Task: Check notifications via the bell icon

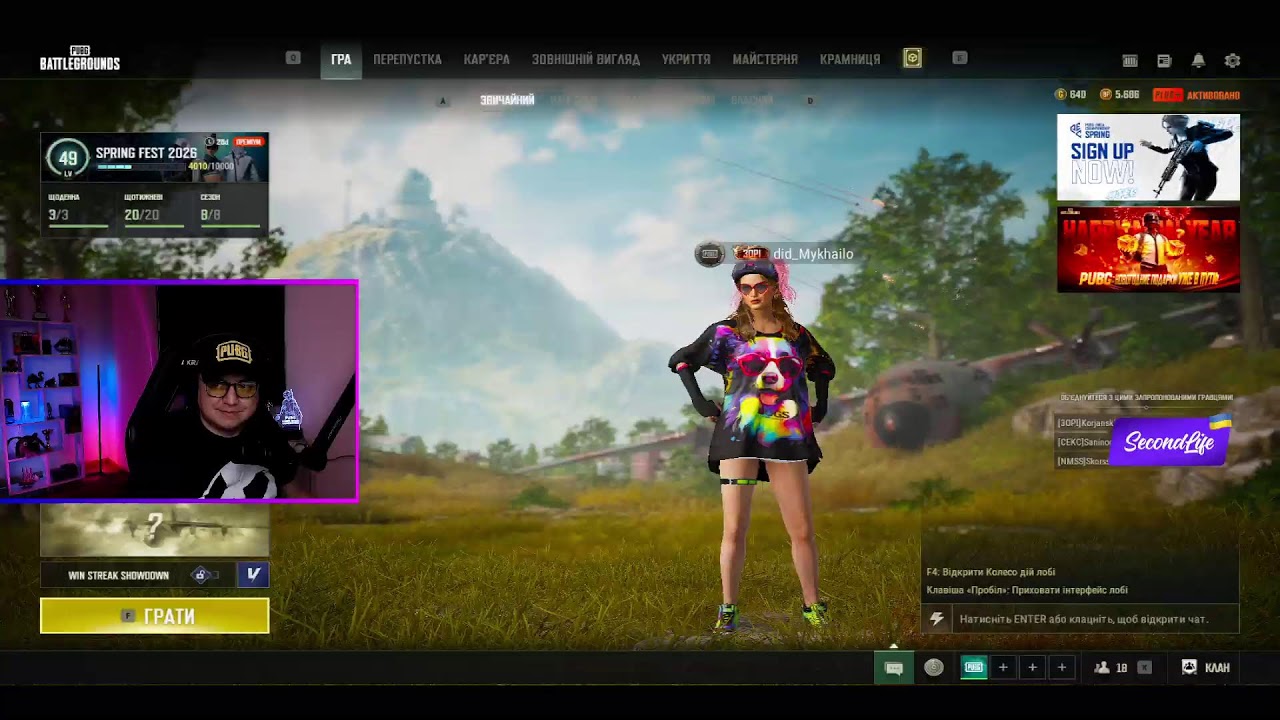Action: 1198,61
